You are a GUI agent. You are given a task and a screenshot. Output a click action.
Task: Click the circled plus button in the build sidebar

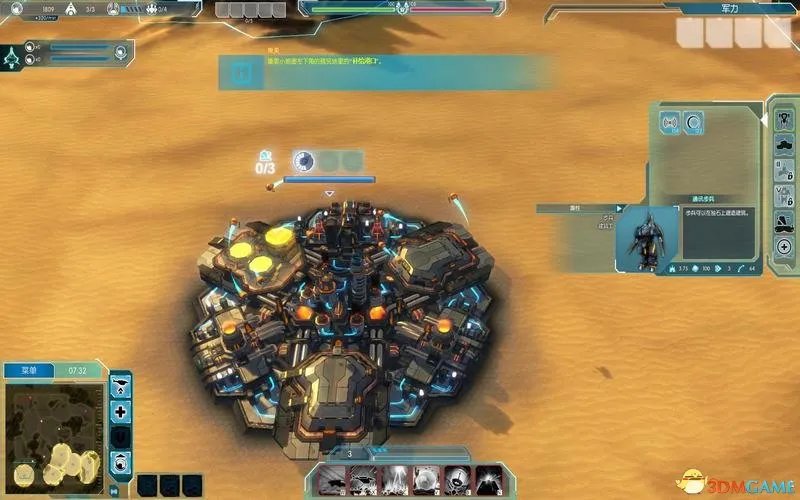[x=785, y=248]
